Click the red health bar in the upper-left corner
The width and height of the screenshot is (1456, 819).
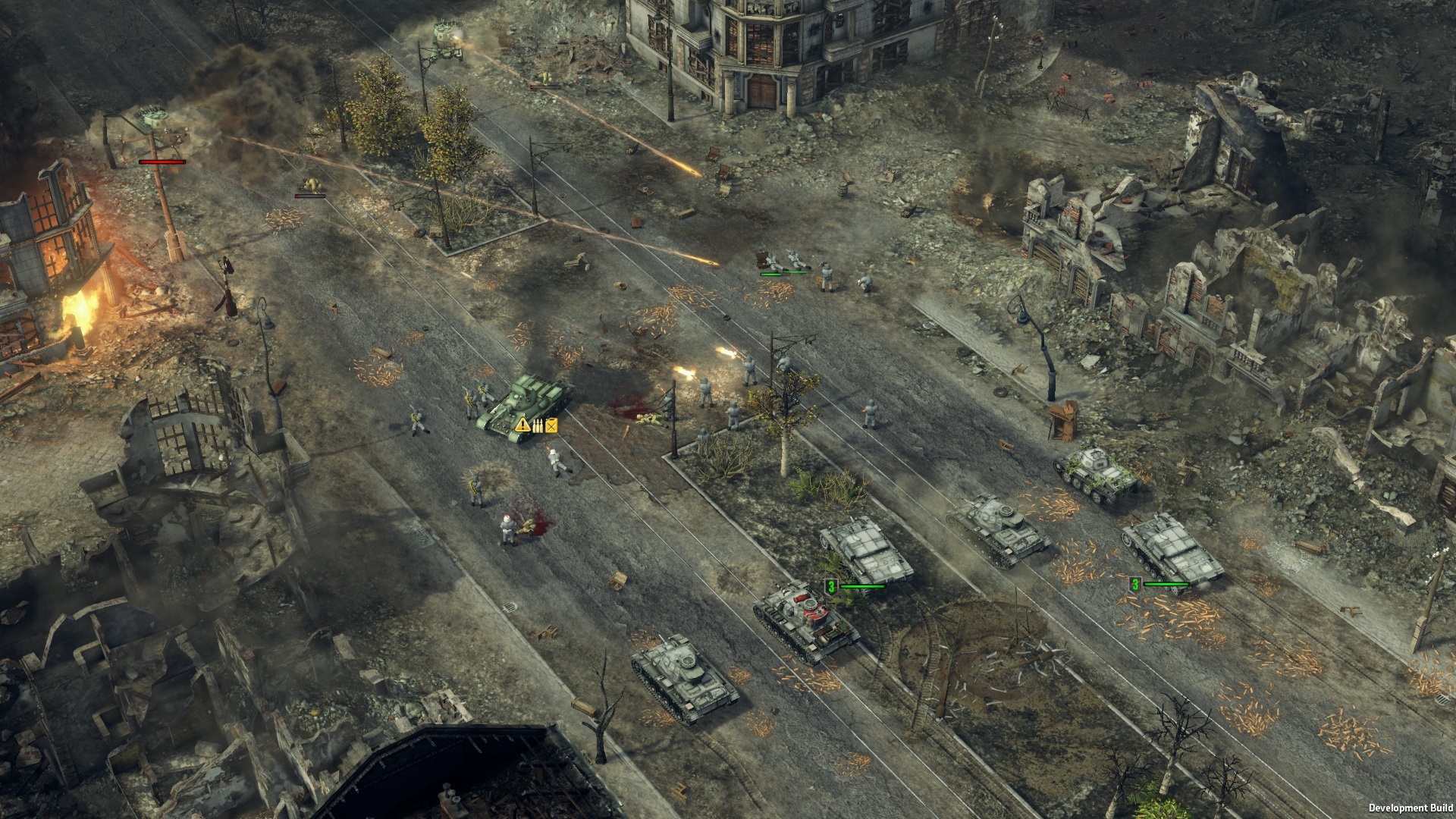click(162, 162)
